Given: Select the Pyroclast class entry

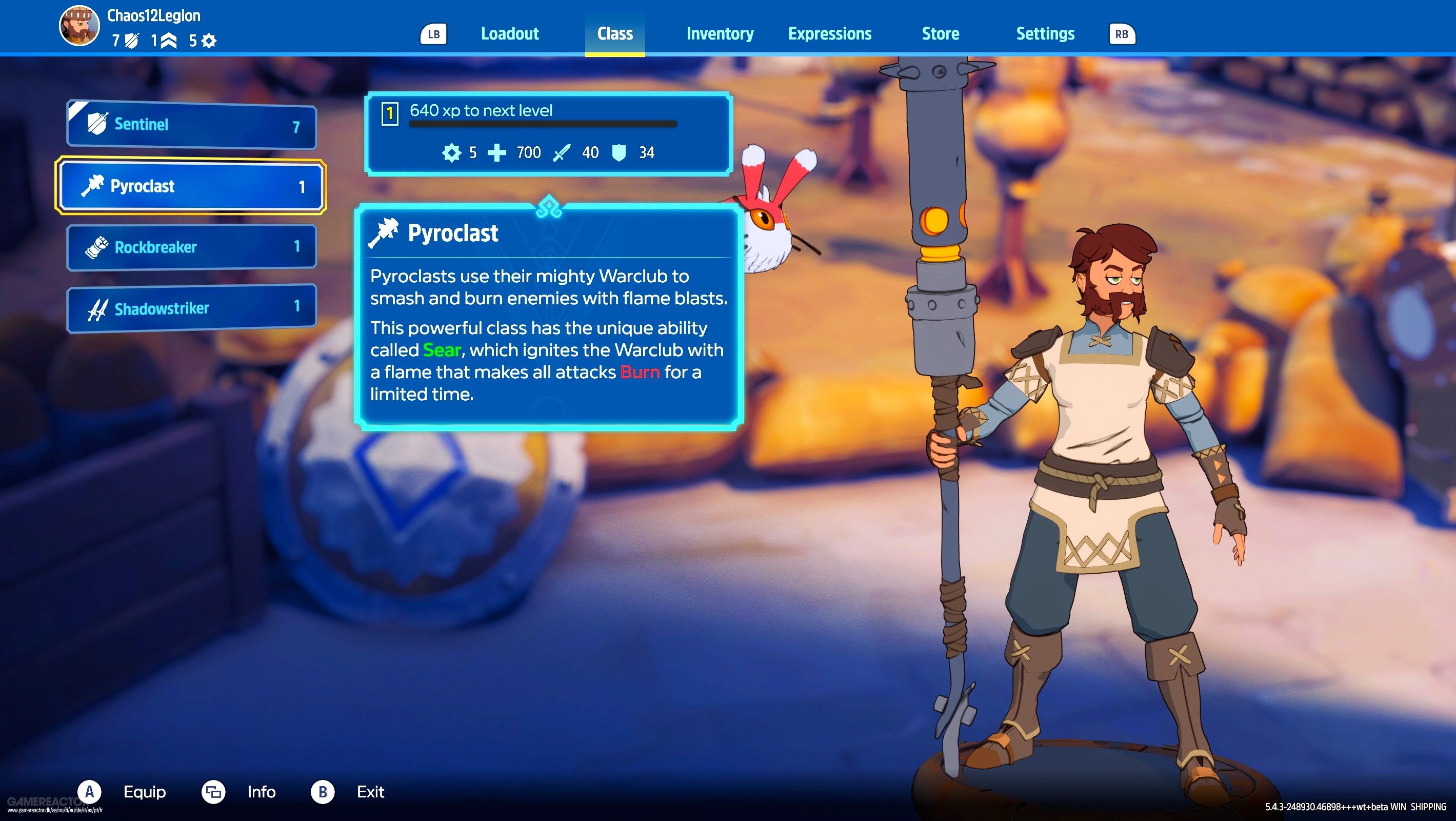Looking at the screenshot, I should pos(191,187).
